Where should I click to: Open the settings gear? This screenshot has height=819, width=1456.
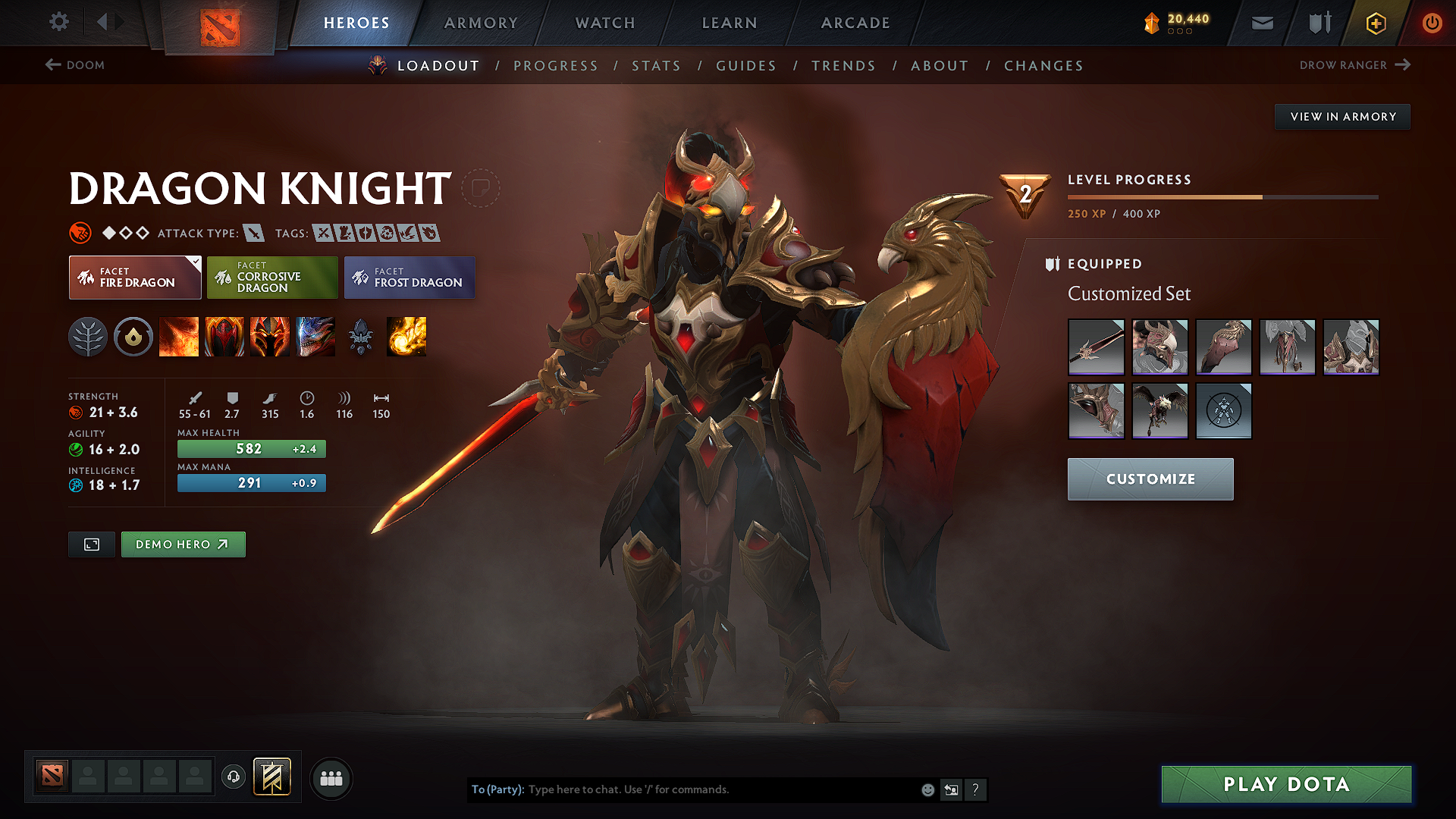coord(58,22)
